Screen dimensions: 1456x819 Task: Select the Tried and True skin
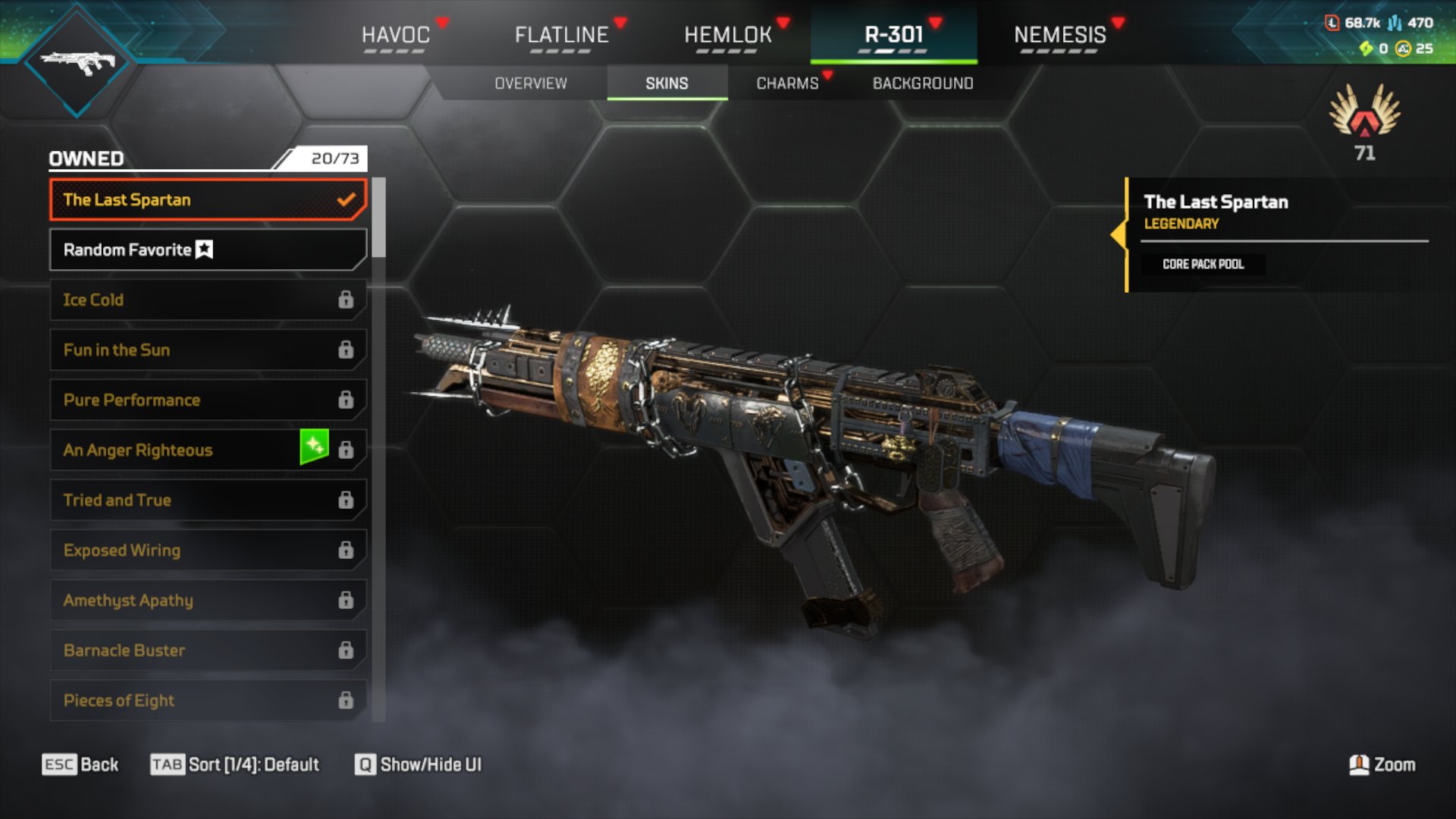[x=207, y=500]
